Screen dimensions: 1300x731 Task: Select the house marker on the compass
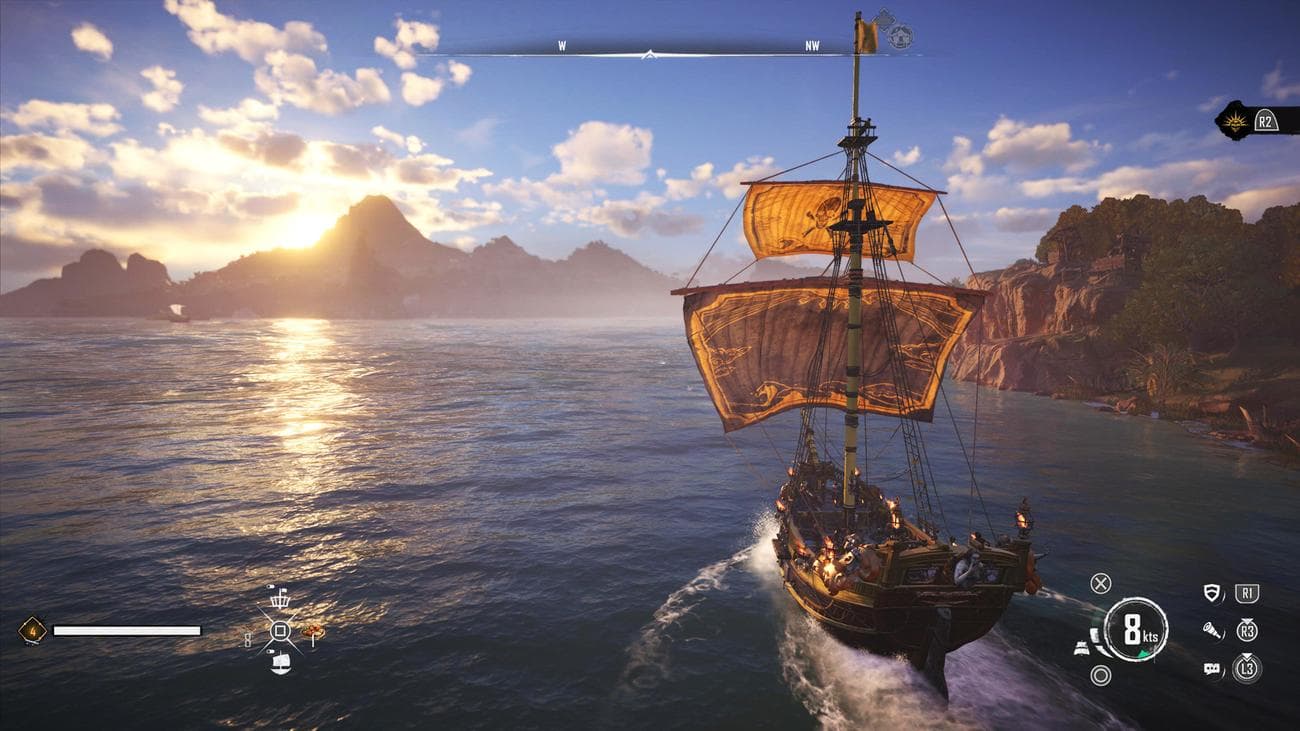[900, 37]
